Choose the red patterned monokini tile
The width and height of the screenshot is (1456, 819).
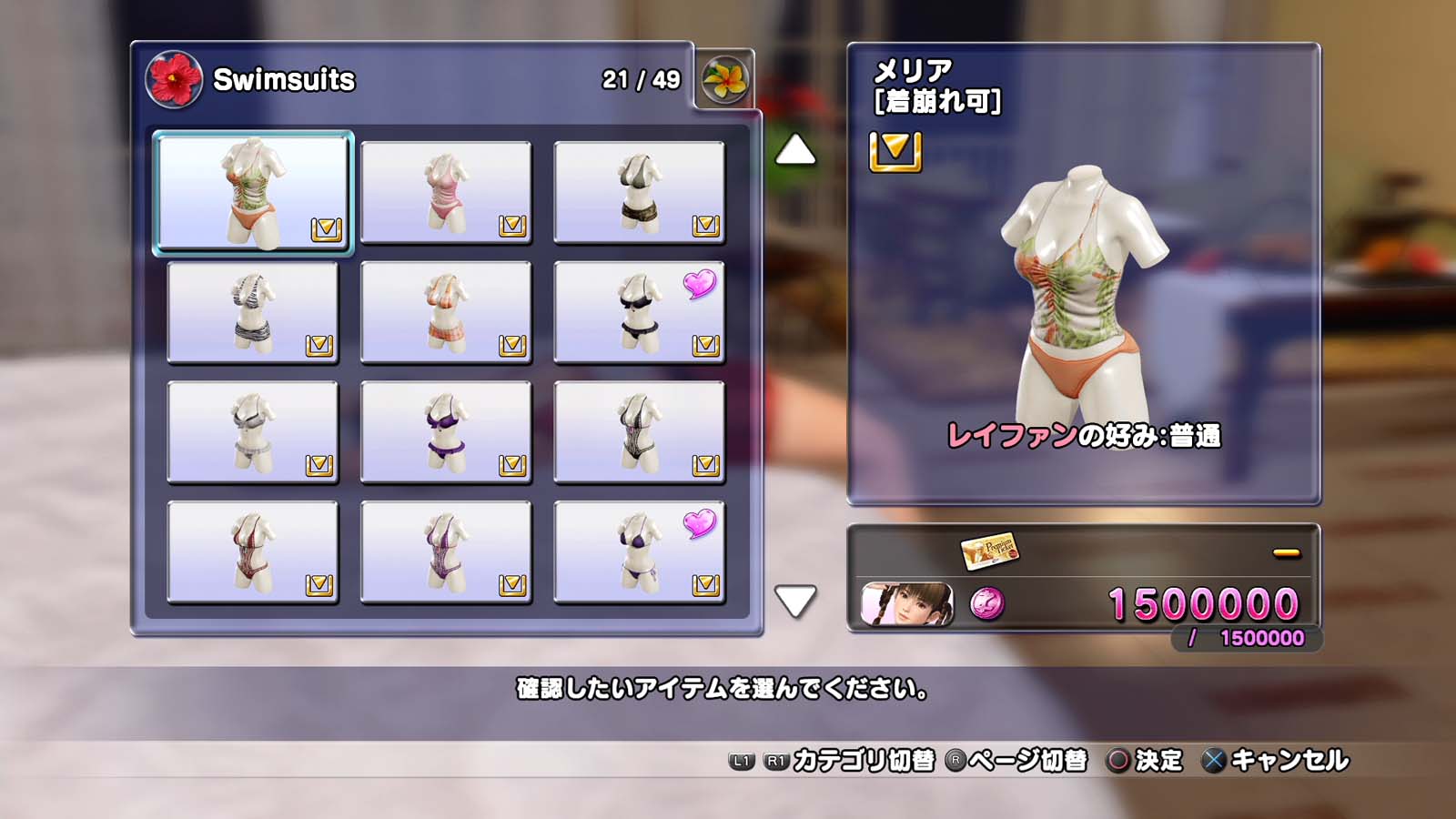(x=252, y=552)
